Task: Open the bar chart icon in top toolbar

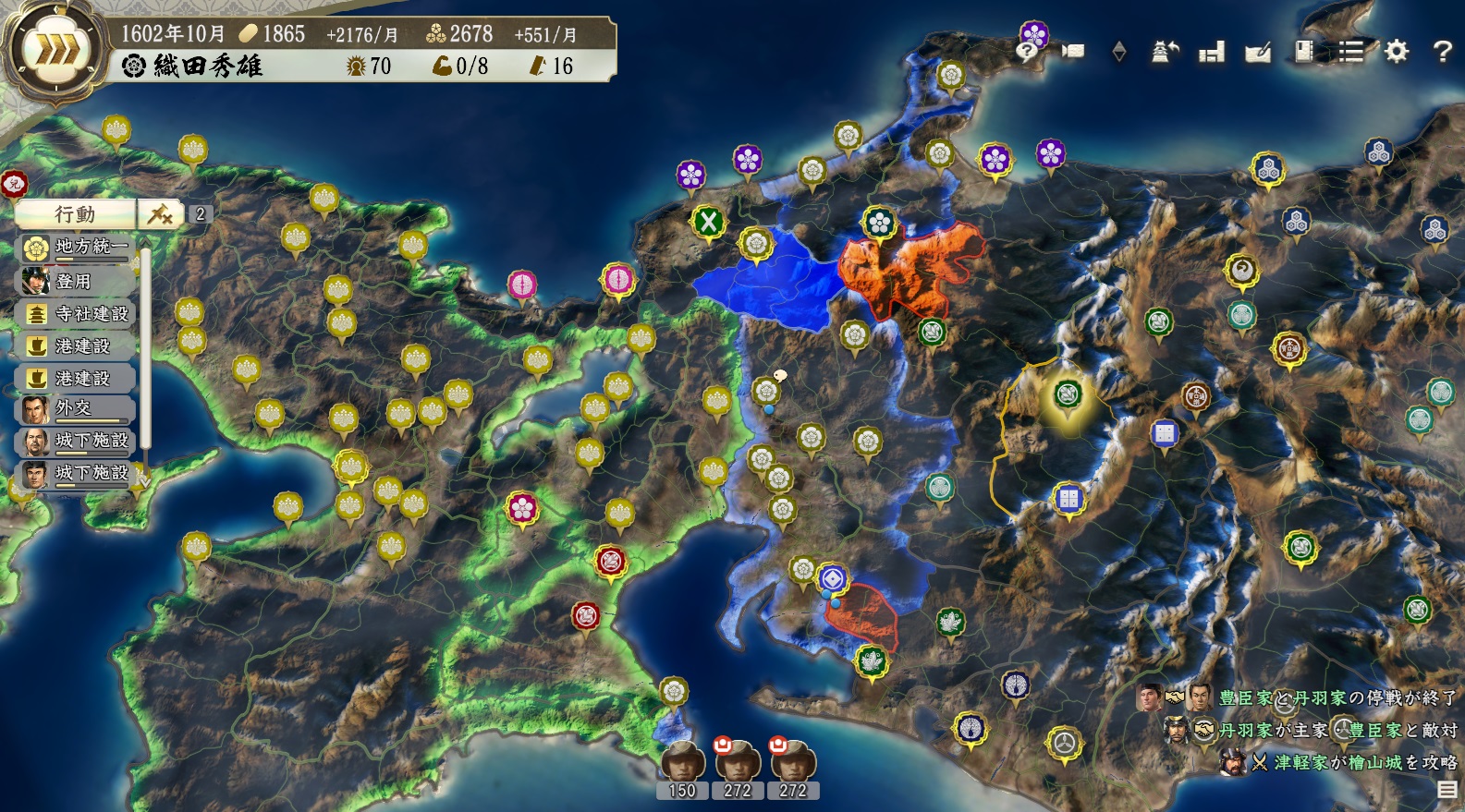Action: pyautogui.click(x=1211, y=53)
